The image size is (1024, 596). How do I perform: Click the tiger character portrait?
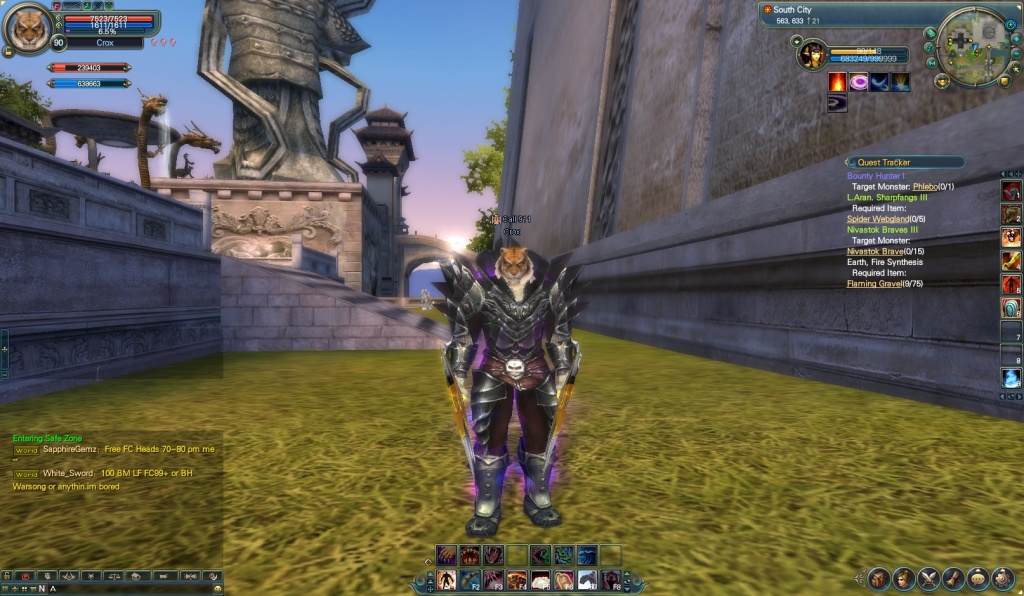pyautogui.click(x=27, y=29)
